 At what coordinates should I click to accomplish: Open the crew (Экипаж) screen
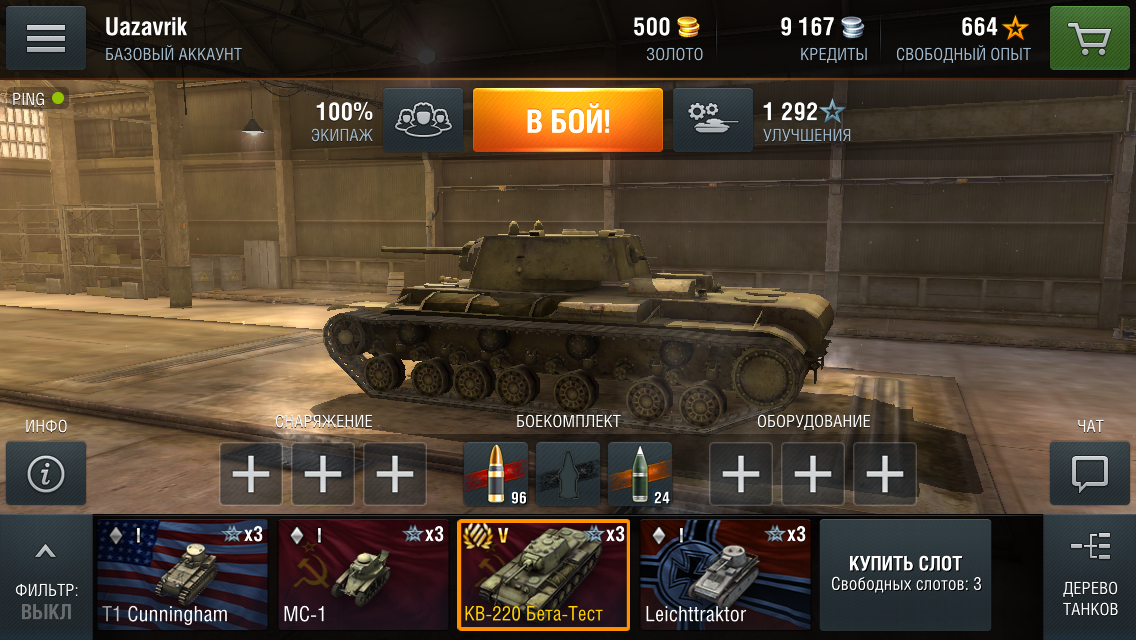[x=423, y=121]
